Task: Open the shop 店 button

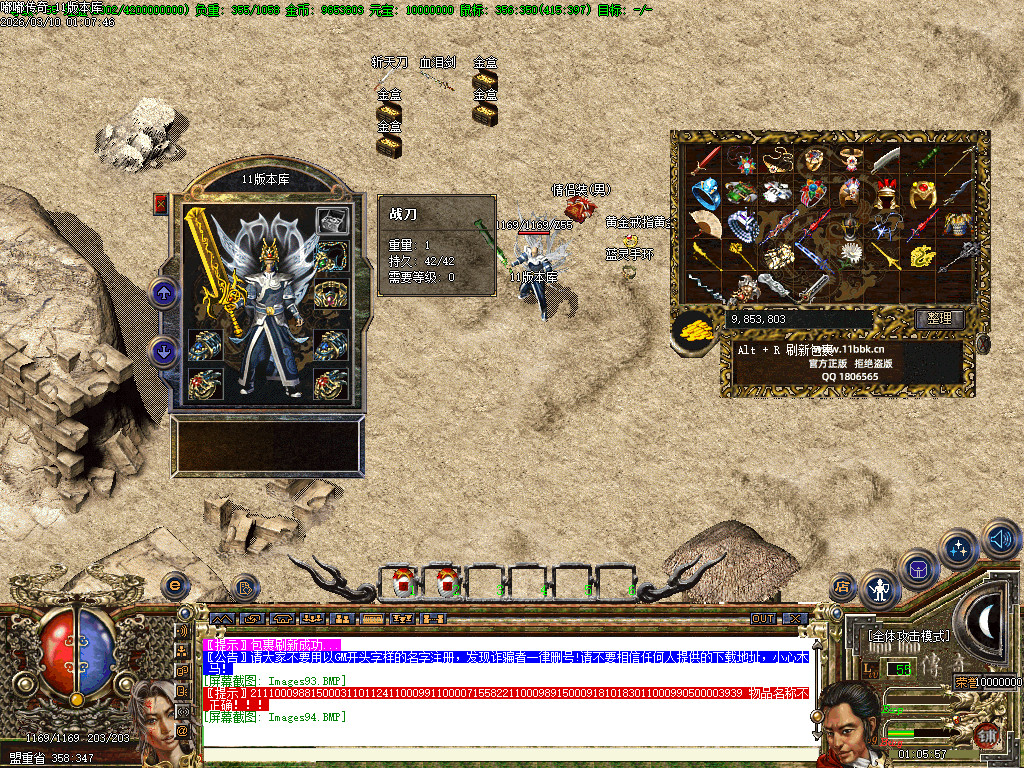Action: 842,587
